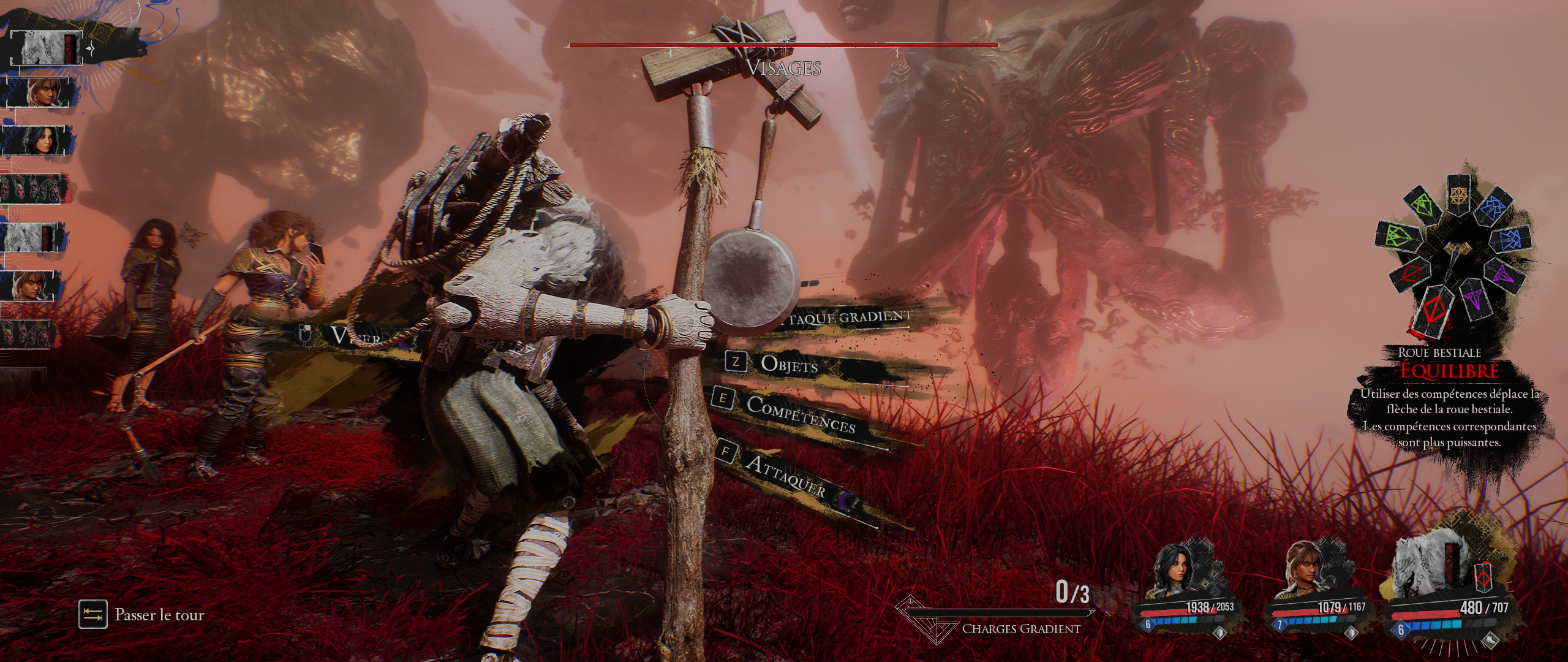Open the Compétences skill menu
Viewport: 1568px width, 662px height.
click(x=801, y=414)
